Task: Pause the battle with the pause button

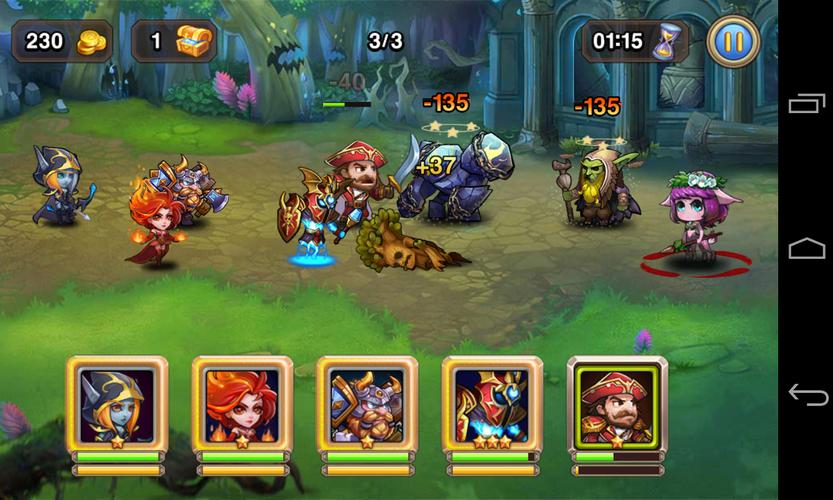Action: tap(733, 42)
